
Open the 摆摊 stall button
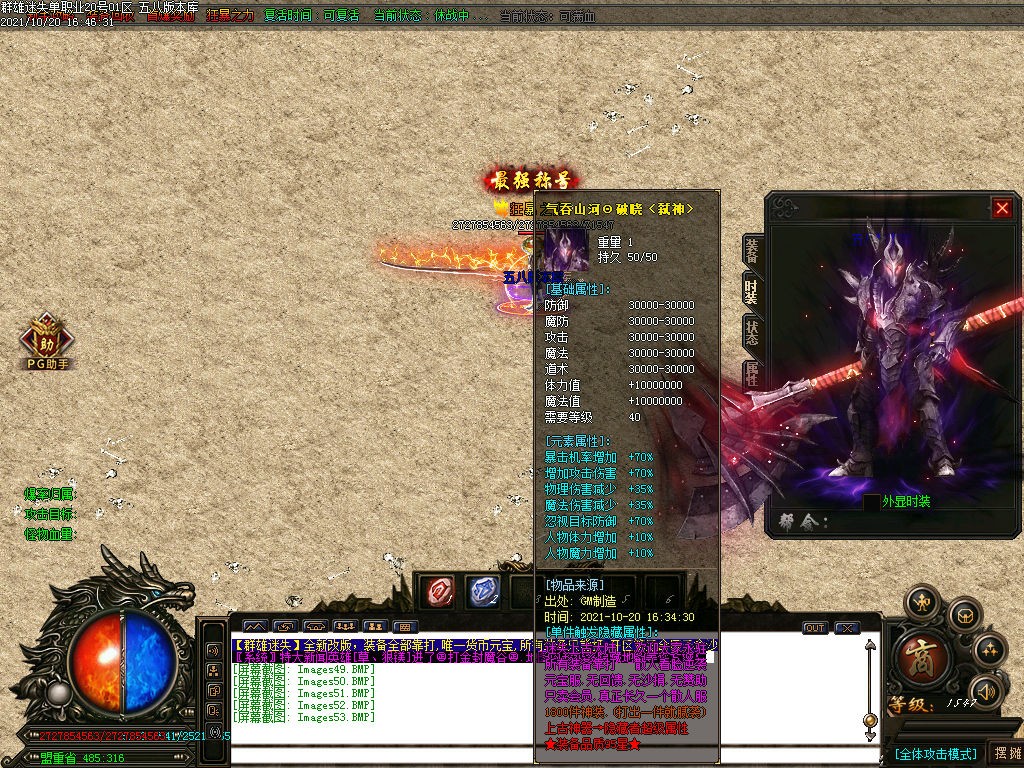pyautogui.click(x=1004, y=753)
